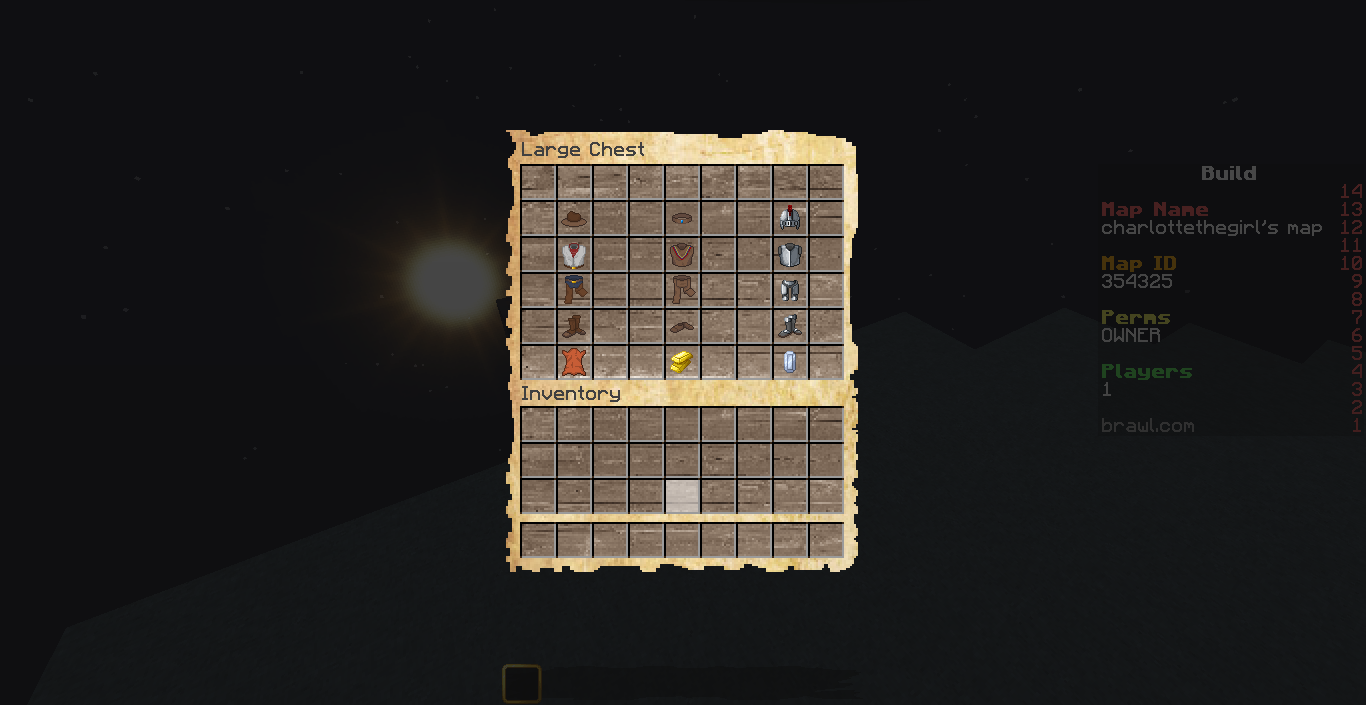Pick up the brown headband with blue gem

coord(682,219)
